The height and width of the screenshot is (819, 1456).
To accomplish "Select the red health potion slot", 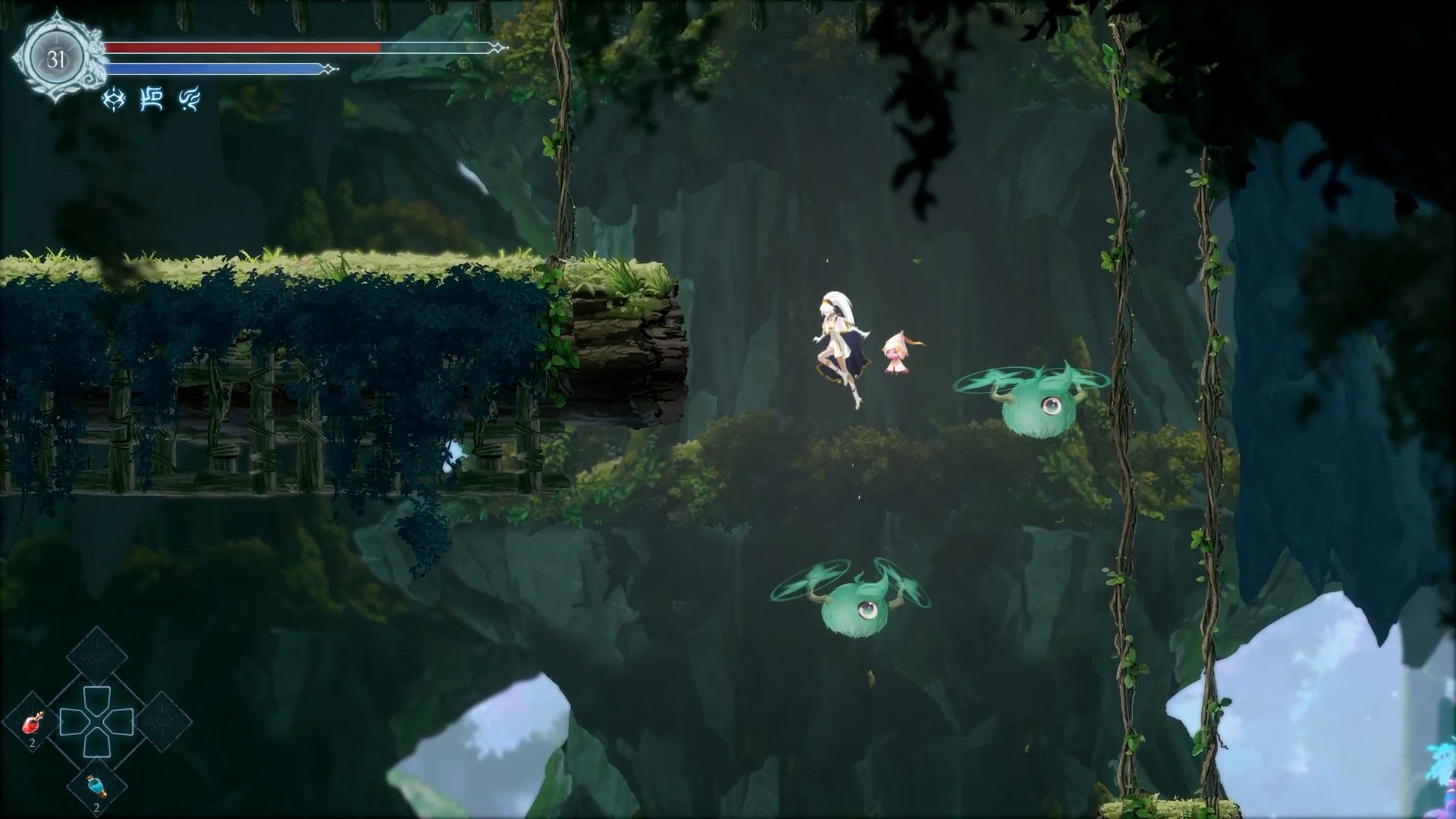I will pyautogui.click(x=32, y=724).
